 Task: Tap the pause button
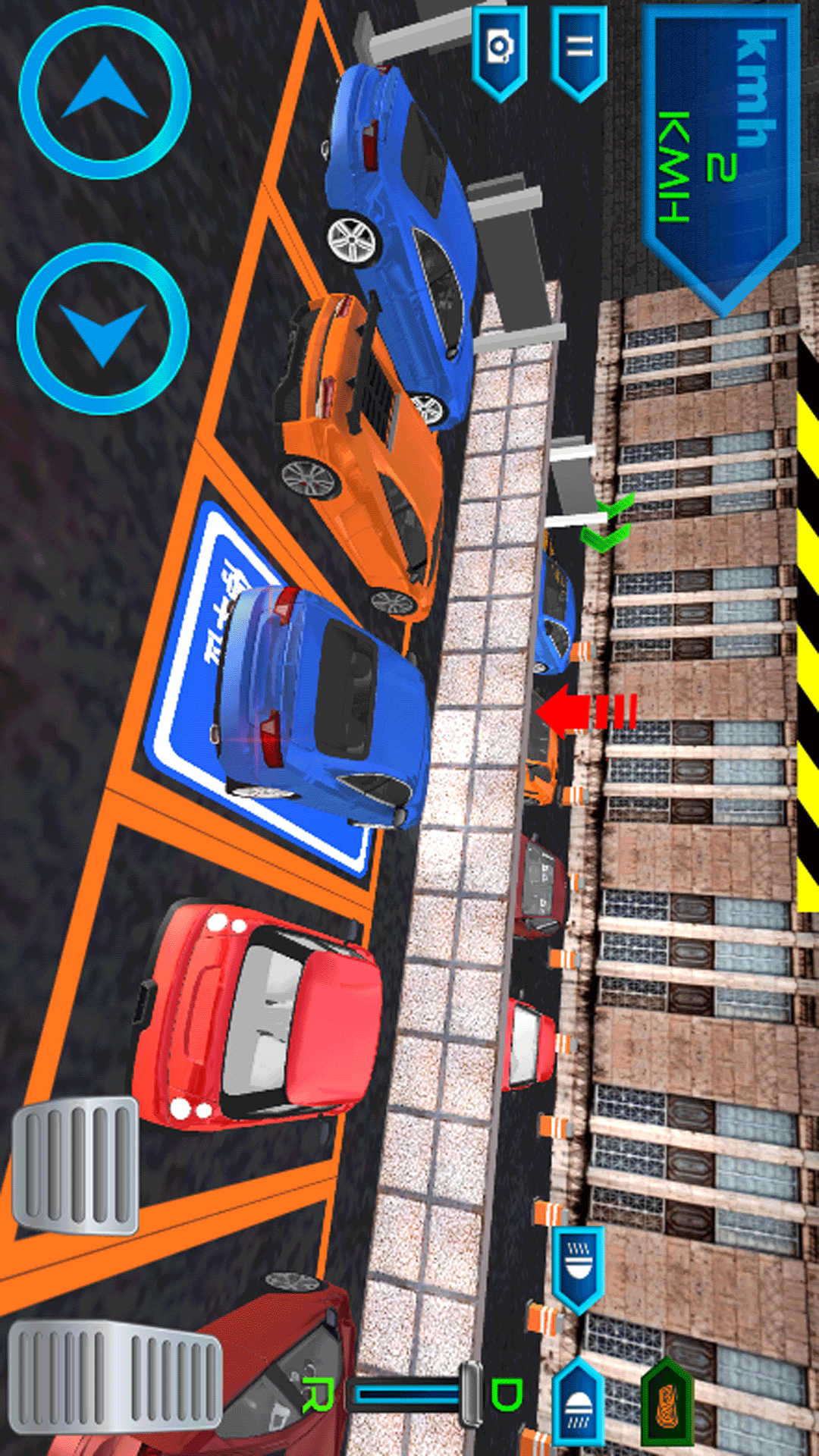[x=579, y=50]
